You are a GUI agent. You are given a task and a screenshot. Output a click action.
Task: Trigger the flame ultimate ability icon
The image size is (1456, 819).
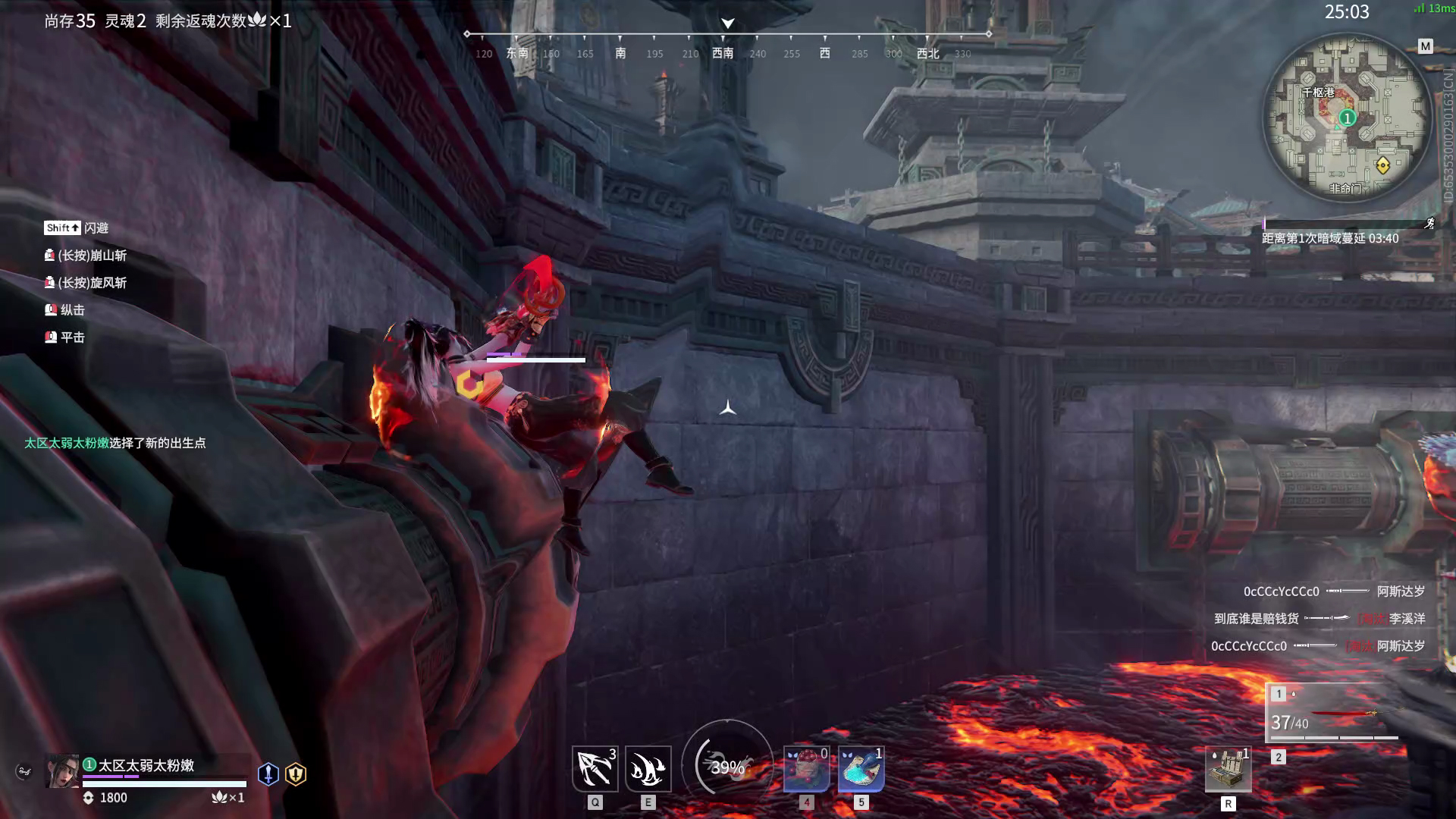point(648,768)
